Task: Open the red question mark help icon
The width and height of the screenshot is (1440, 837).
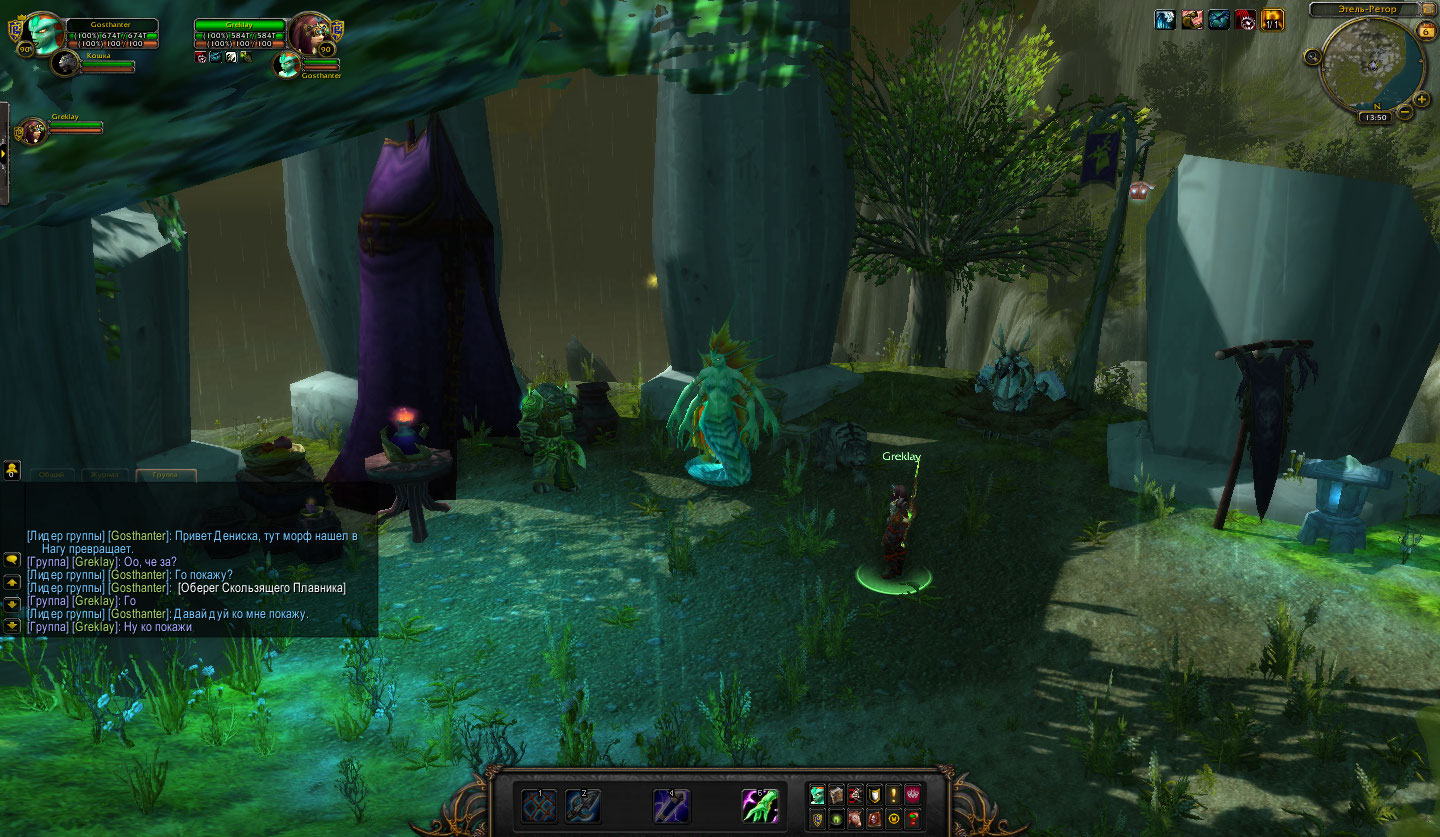Action: point(912,820)
